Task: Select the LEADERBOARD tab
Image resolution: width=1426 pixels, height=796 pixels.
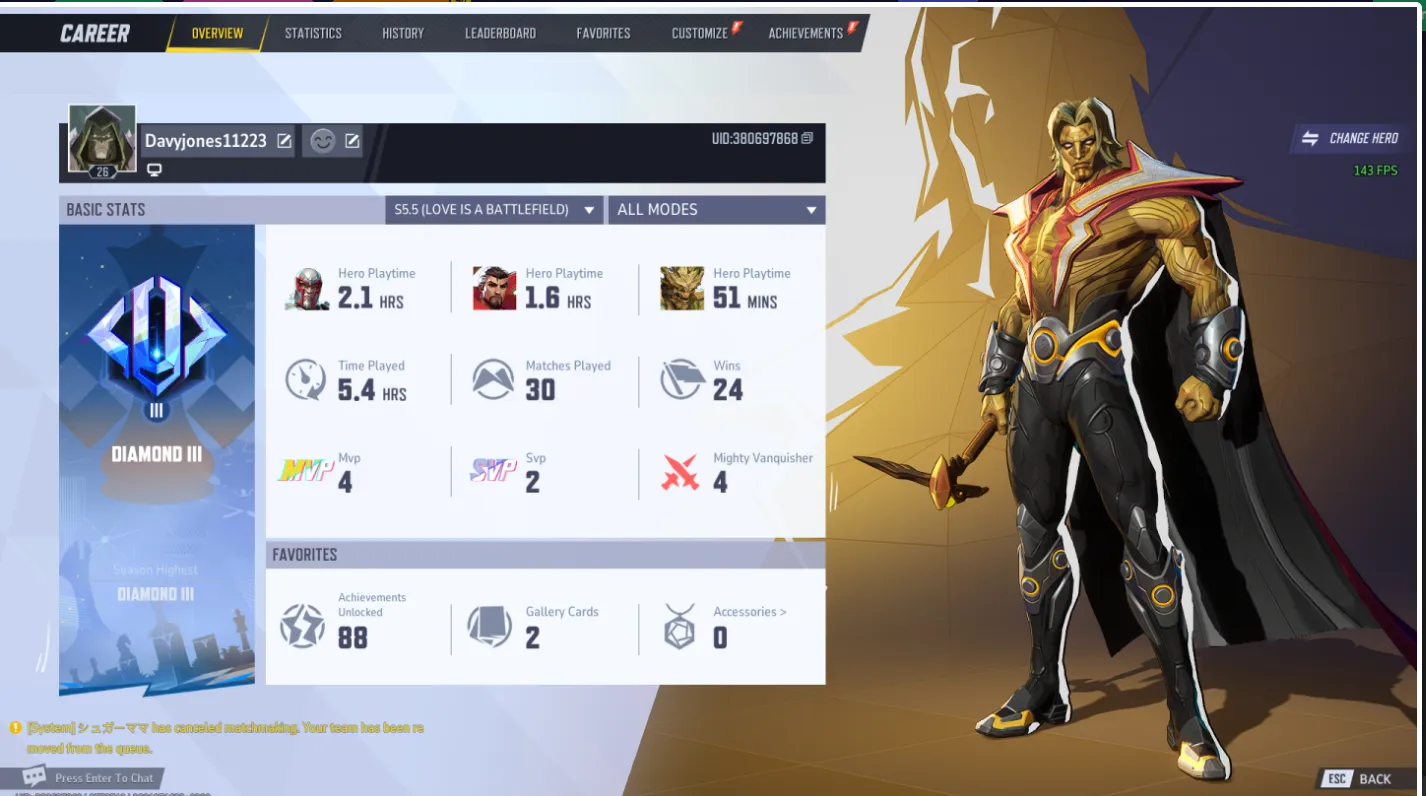Action: (x=500, y=32)
